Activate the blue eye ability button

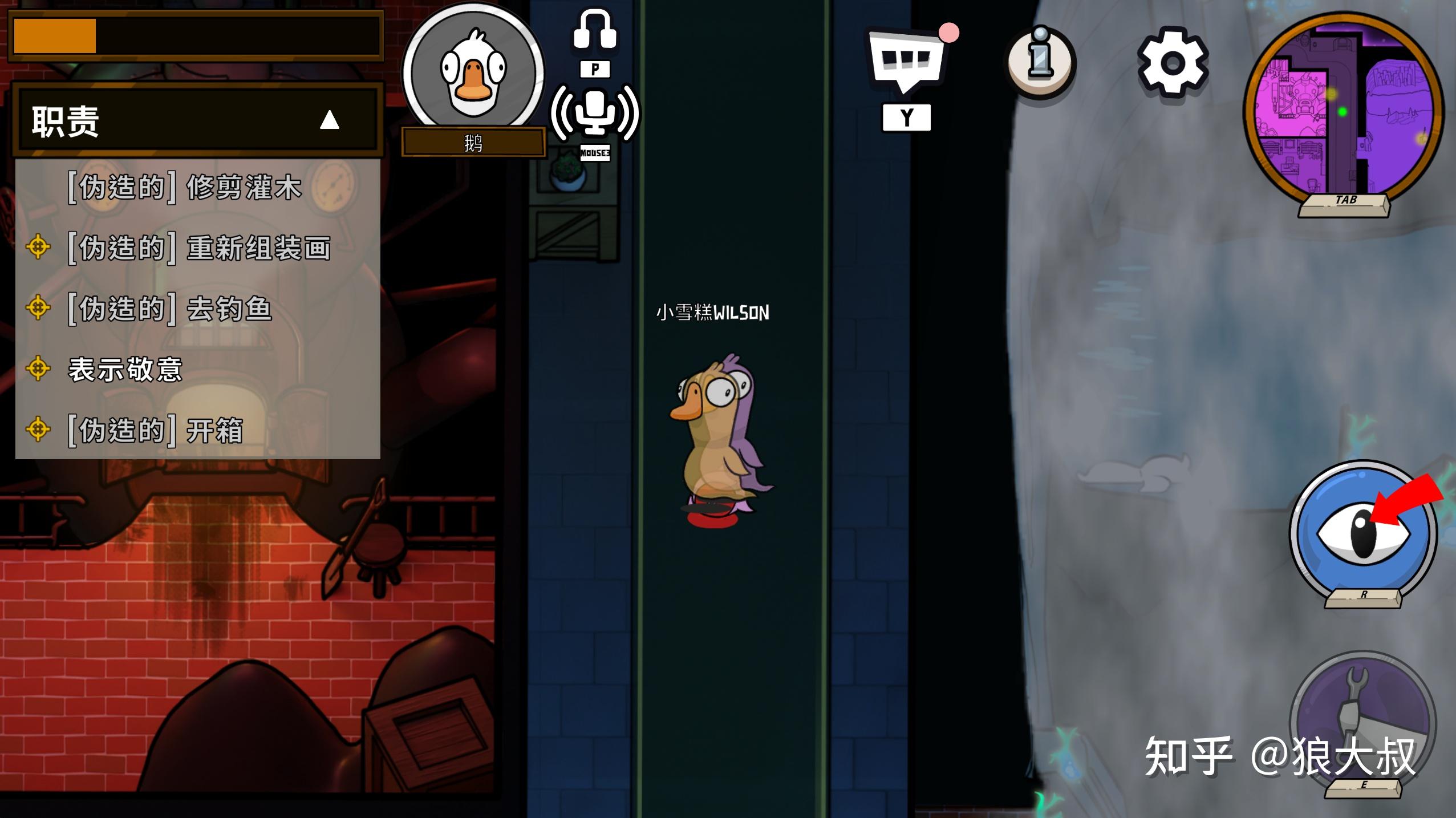1363,533
